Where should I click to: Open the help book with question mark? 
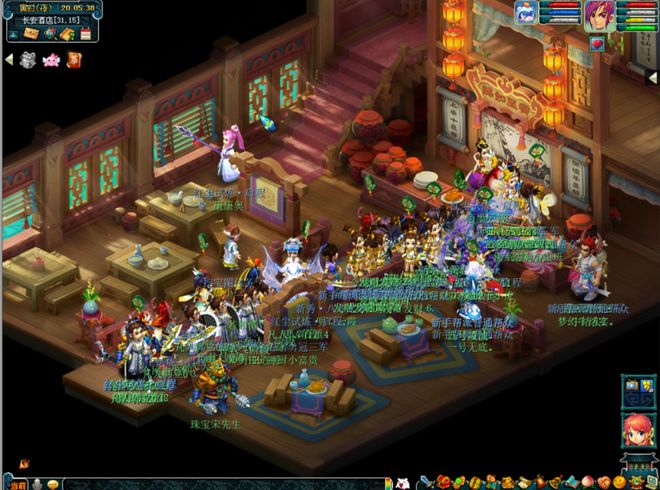pos(65,34)
